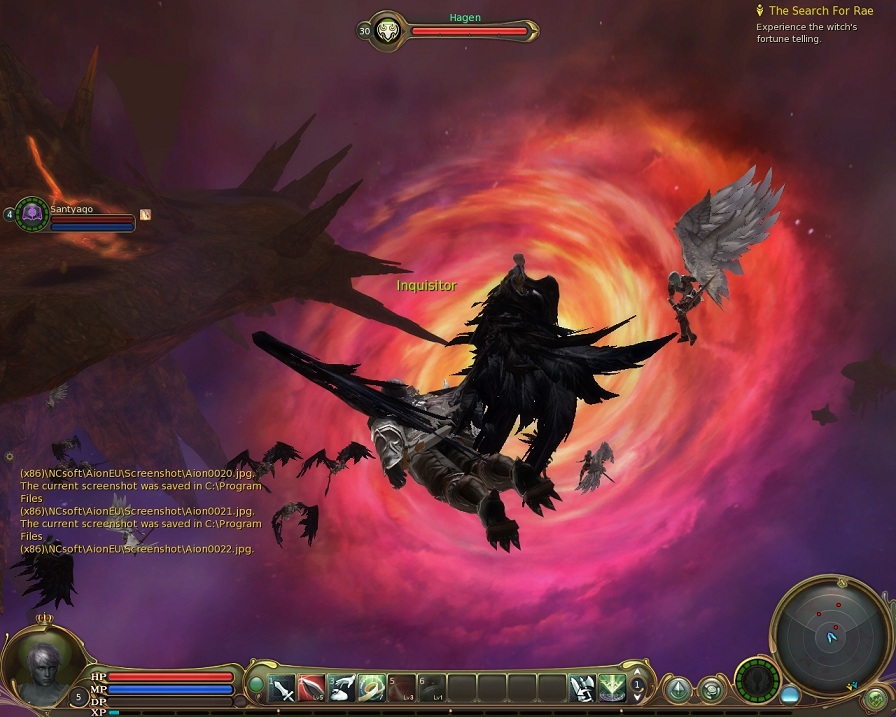896x717 pixels.
Task: Use the green swirl skill in slot 4
Action: point(373,688)
